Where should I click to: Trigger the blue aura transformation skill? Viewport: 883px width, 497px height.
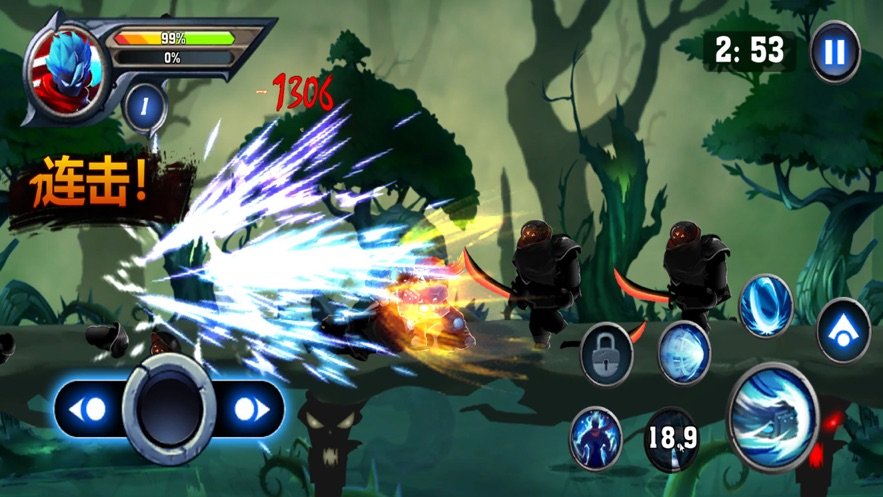(595, 437)
